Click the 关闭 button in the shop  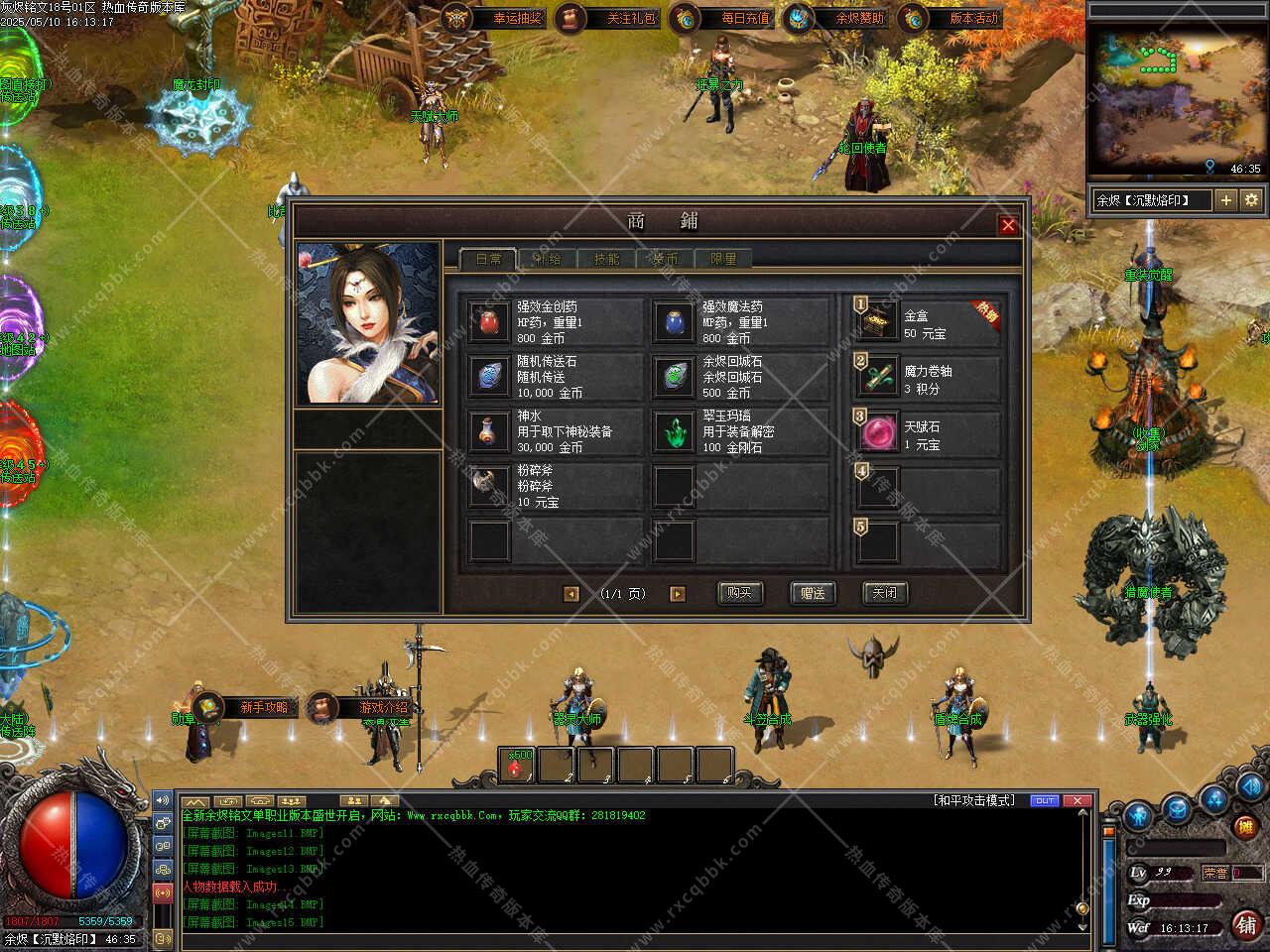pos(885,593)
